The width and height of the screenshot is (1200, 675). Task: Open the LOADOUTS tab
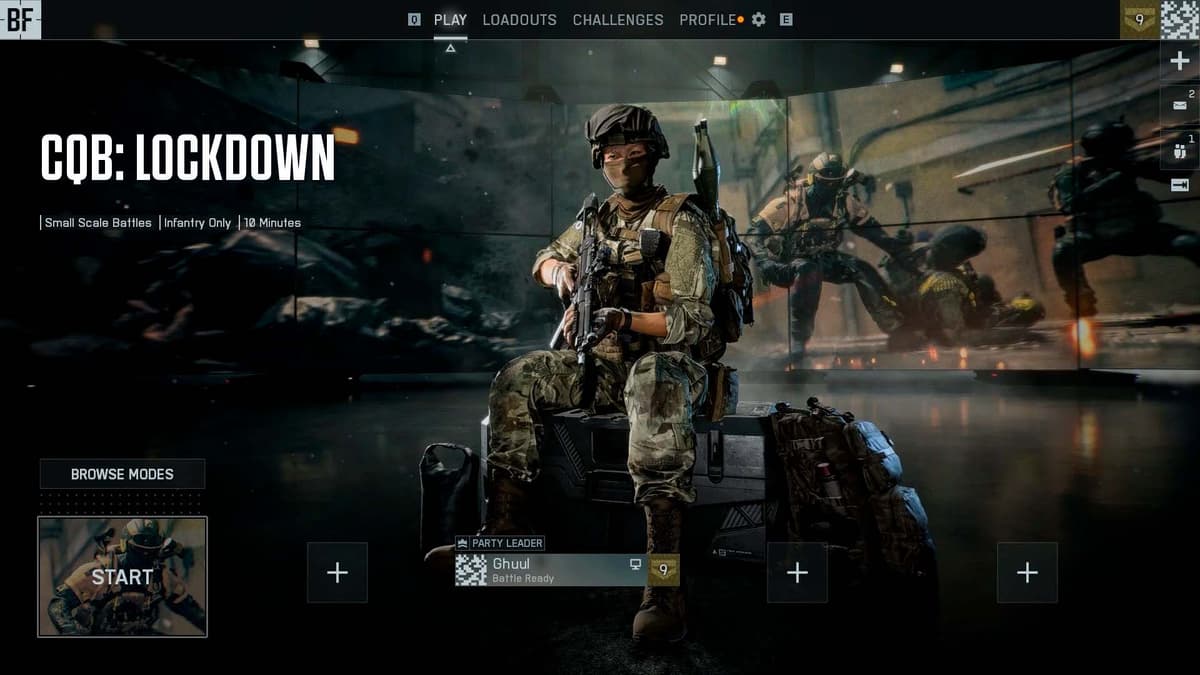519,20
